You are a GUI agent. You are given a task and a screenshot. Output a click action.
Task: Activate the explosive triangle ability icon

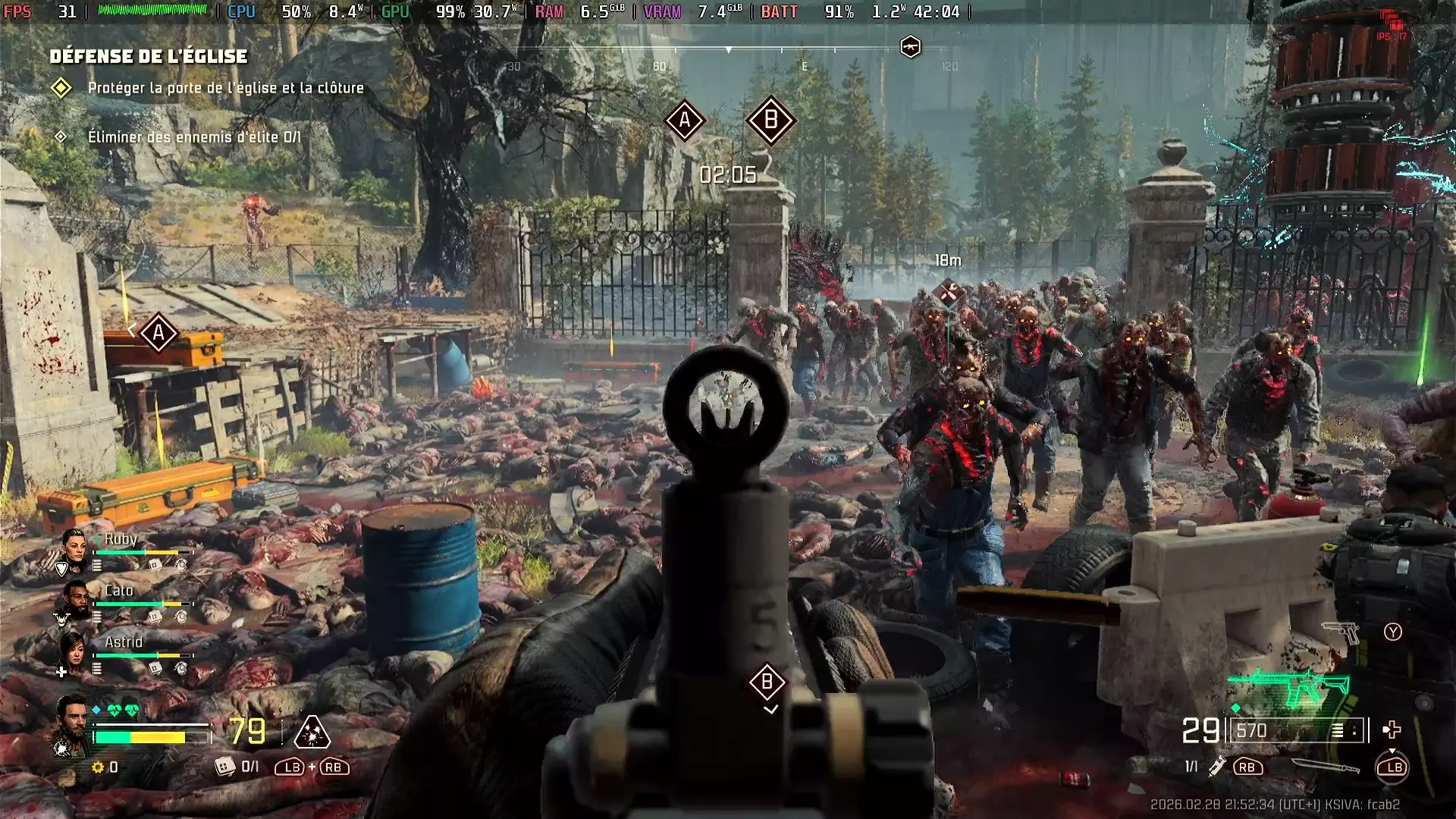pos(311,733)
